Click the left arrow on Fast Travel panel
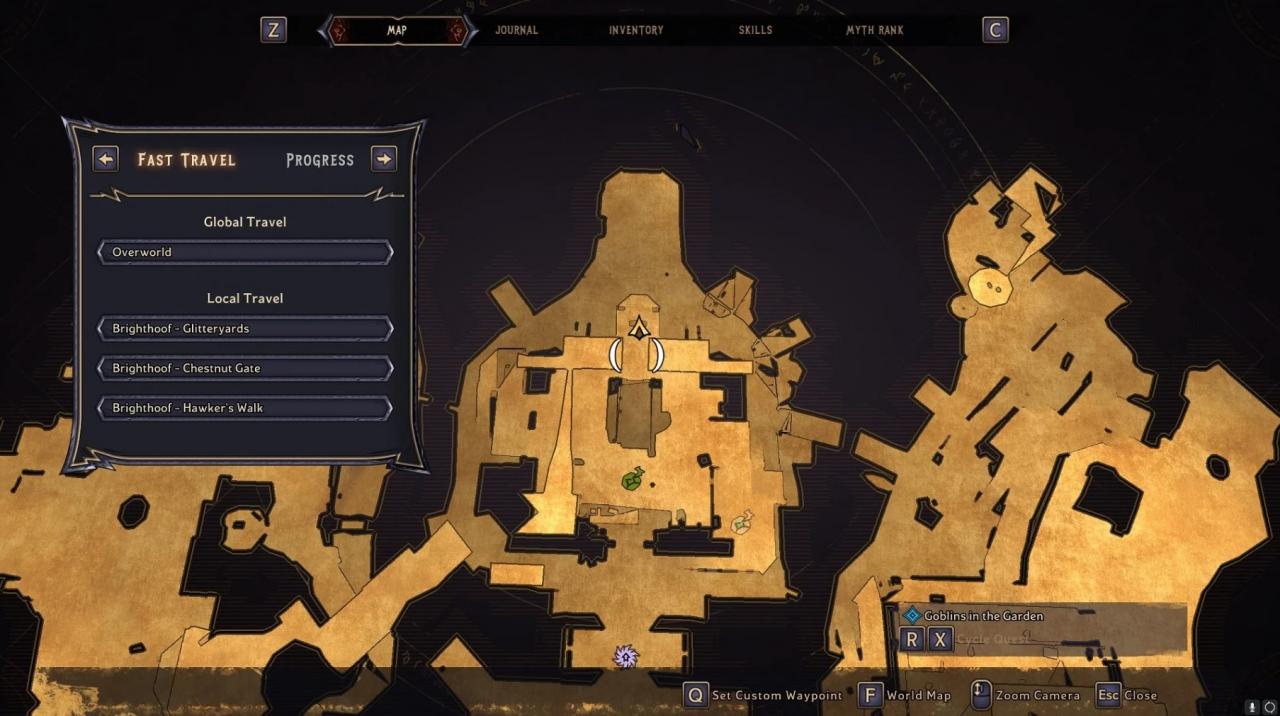Viewport: 1280px width, 716px height. point(105,159)
